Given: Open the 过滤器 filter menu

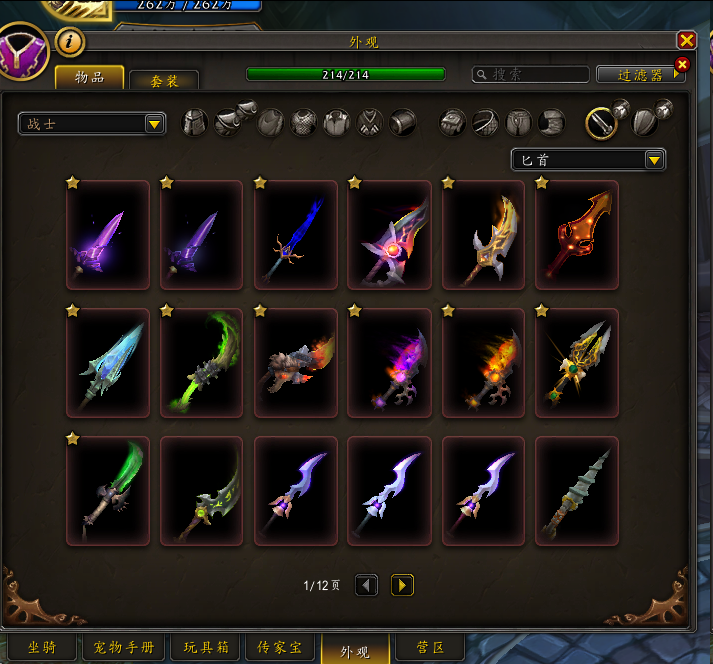Looking at the screenshot, I should tap(641, 75).
